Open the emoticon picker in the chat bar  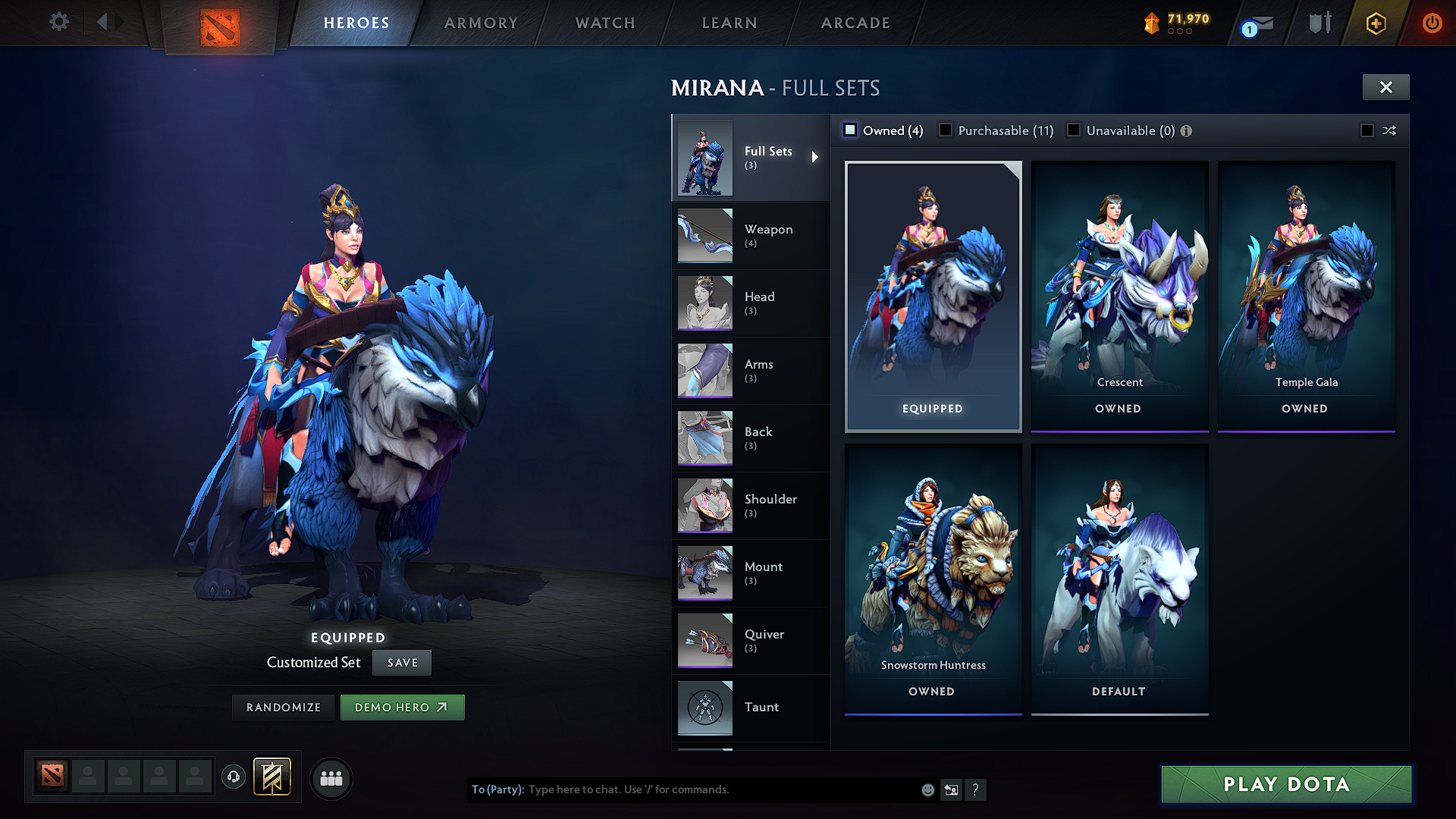(927, 789)
